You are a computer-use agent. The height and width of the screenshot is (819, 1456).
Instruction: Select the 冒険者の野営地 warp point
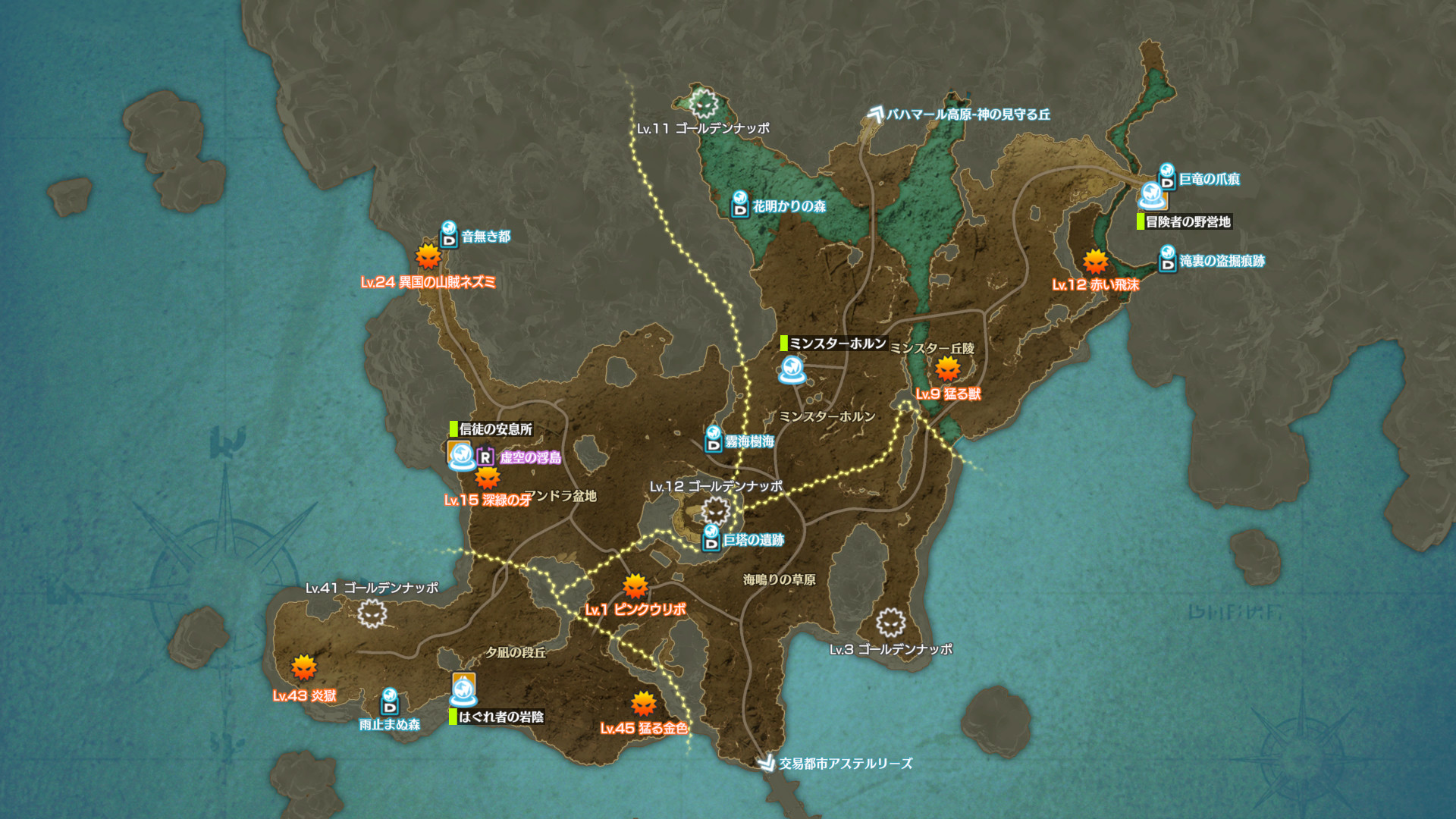click(1152, 197)
